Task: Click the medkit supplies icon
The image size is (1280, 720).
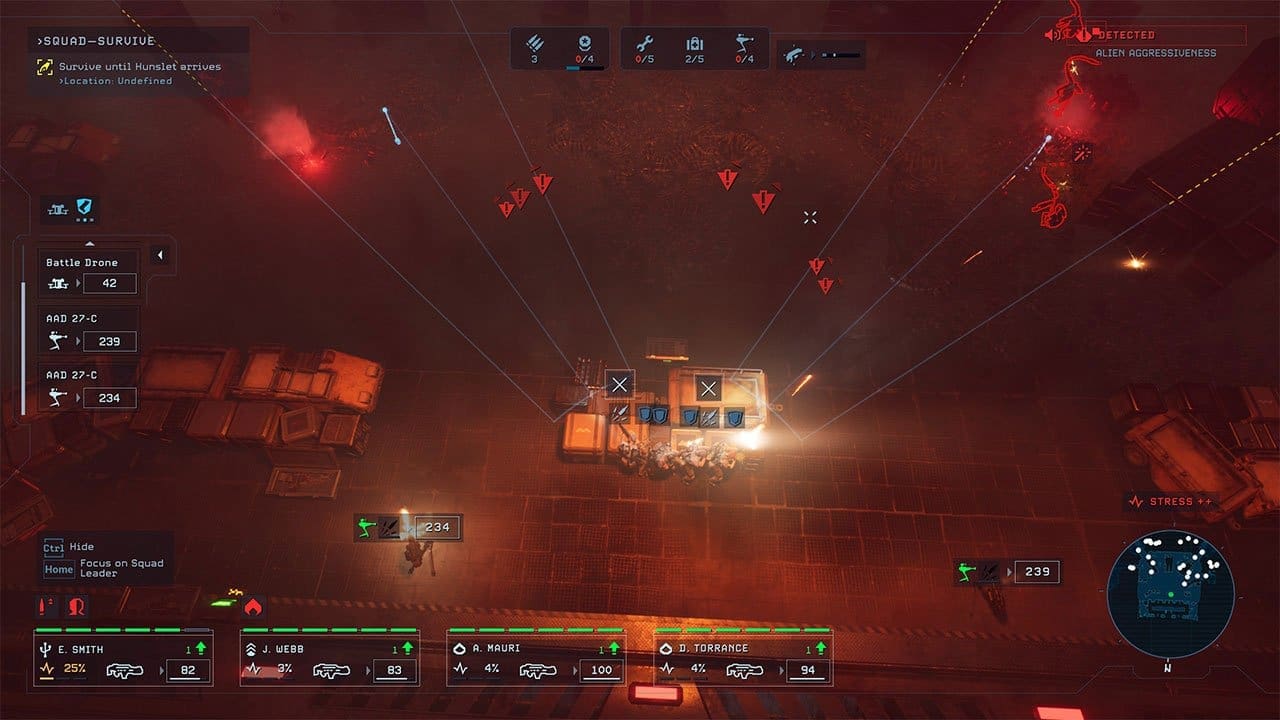Action: pos(694,44)
